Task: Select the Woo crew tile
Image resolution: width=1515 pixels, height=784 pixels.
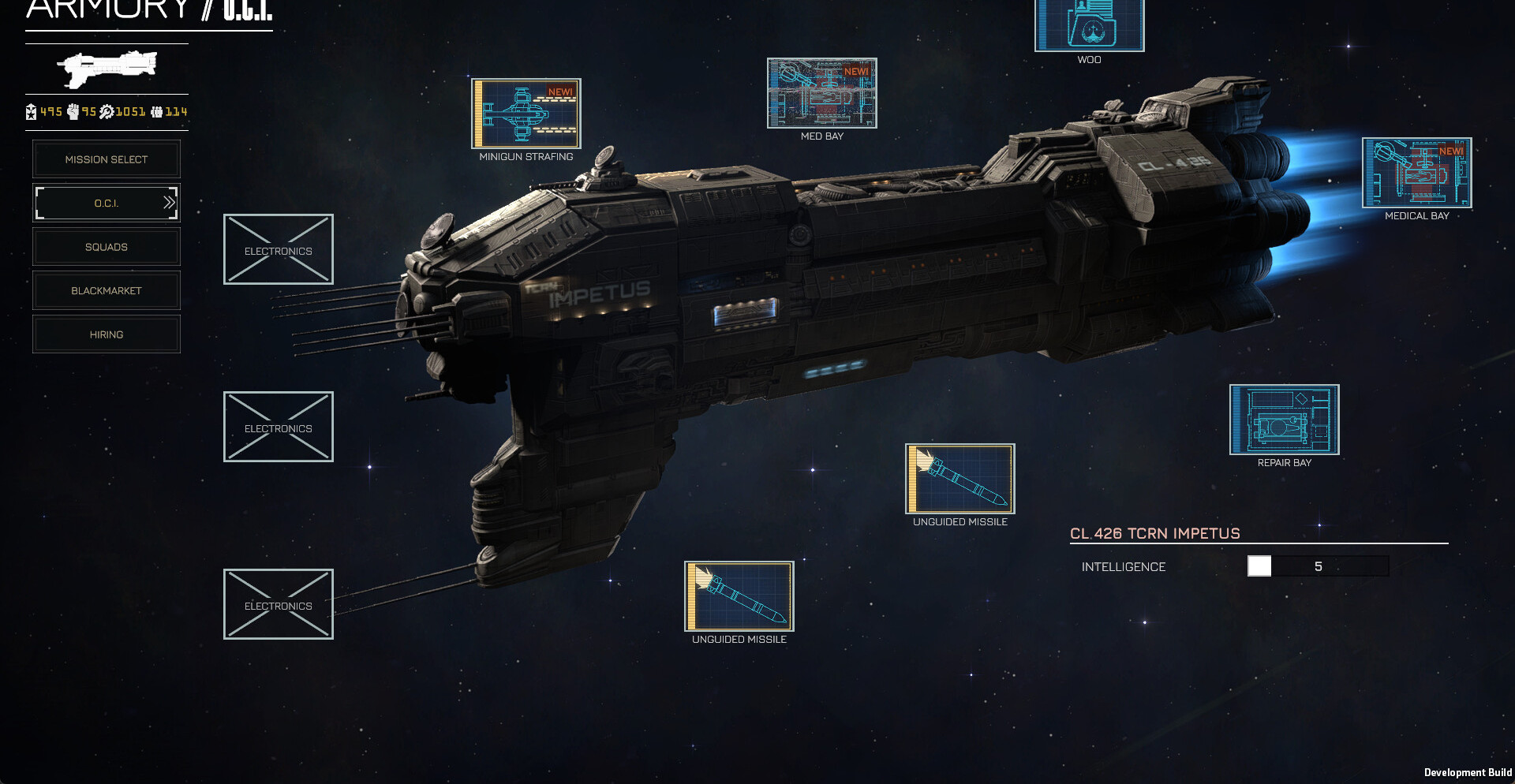Action: coord(1089,24)
